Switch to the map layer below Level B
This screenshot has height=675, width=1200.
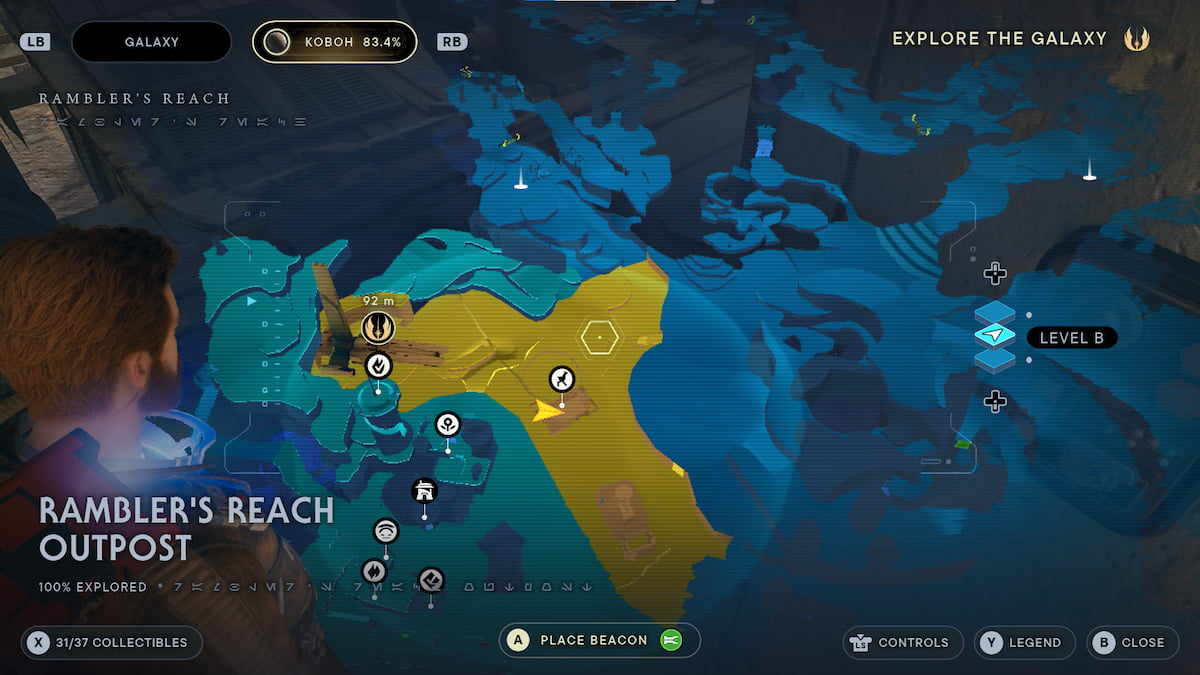(x=995, y=360)
